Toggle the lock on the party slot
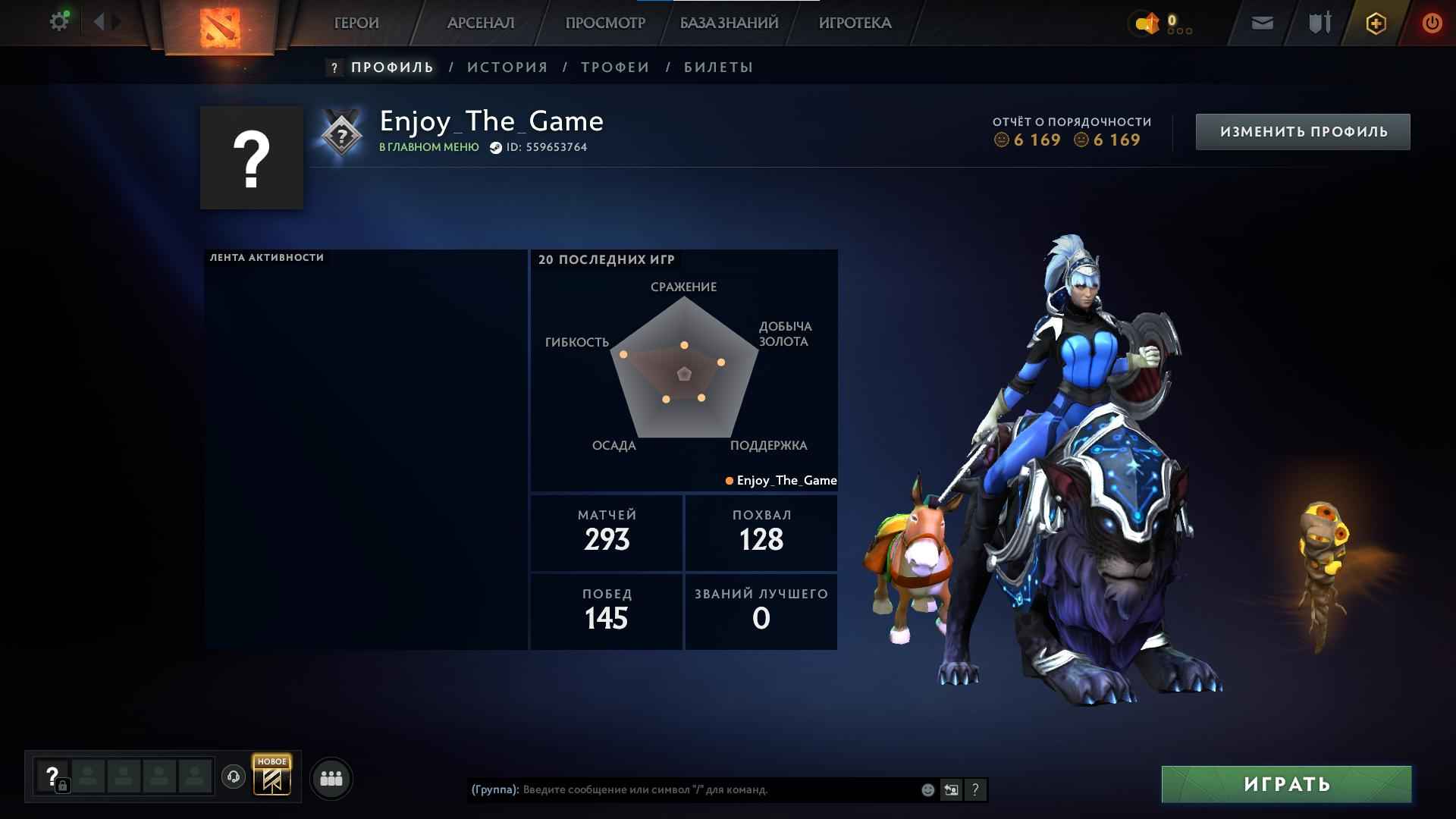This screenshot has height=819, width=1456. tap(63, 786)
